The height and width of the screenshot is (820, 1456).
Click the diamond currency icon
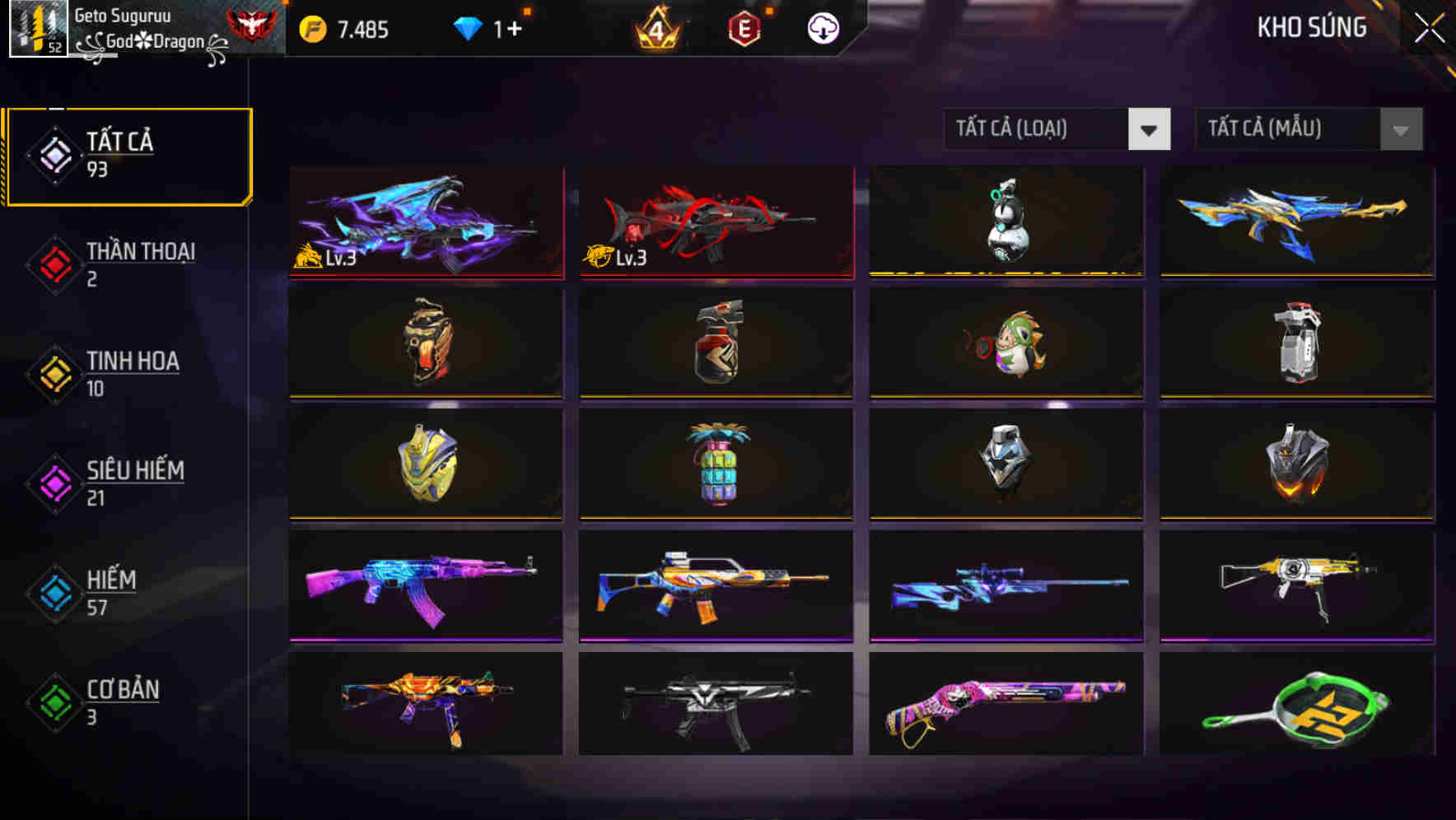click(468, 27)
